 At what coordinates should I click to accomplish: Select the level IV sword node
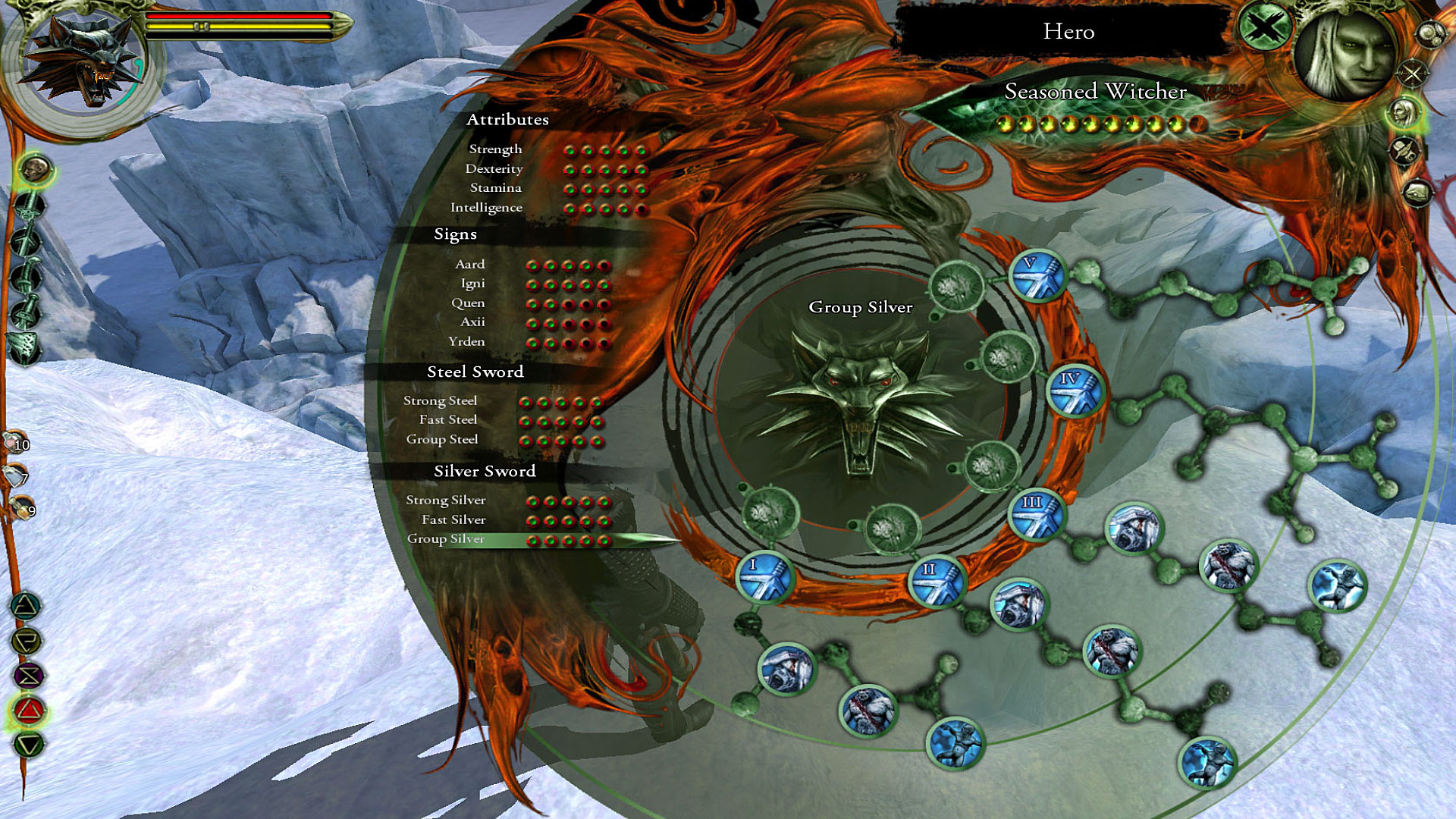(1074, 390)
